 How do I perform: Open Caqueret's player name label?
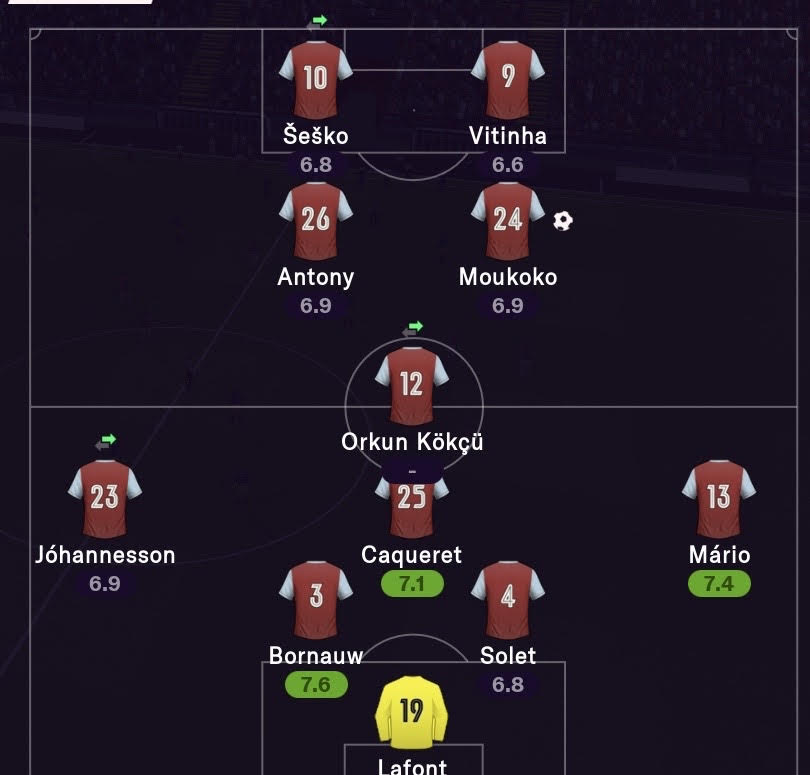pos(412,555)
